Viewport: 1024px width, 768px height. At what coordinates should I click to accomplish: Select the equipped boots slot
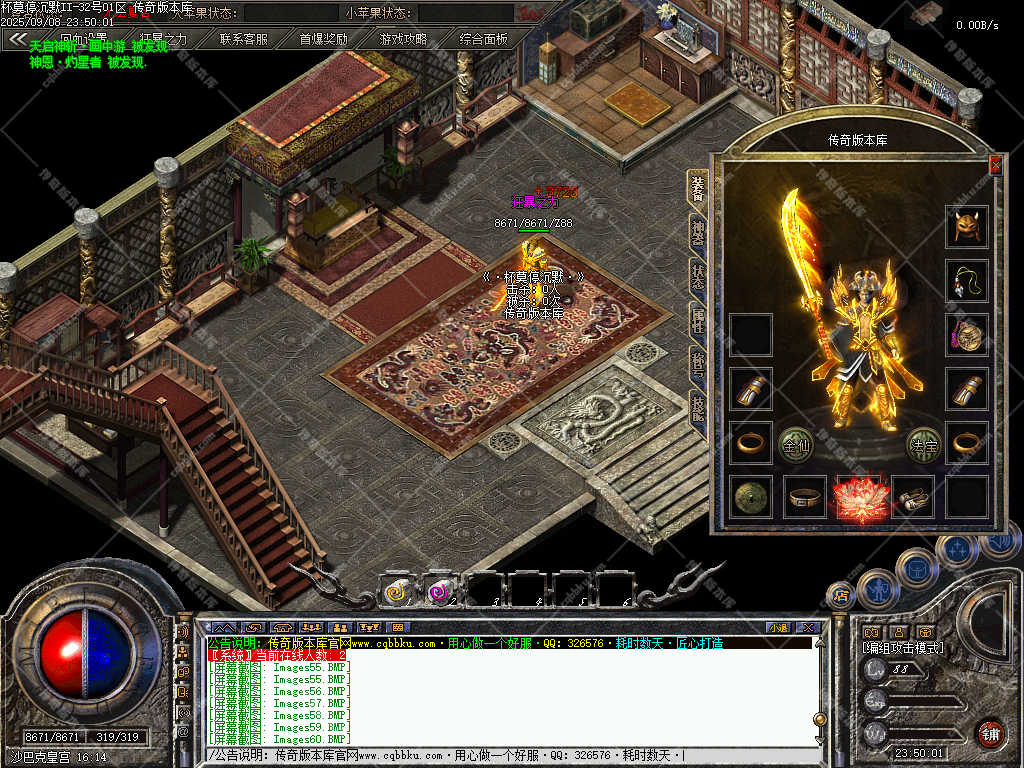913,497
